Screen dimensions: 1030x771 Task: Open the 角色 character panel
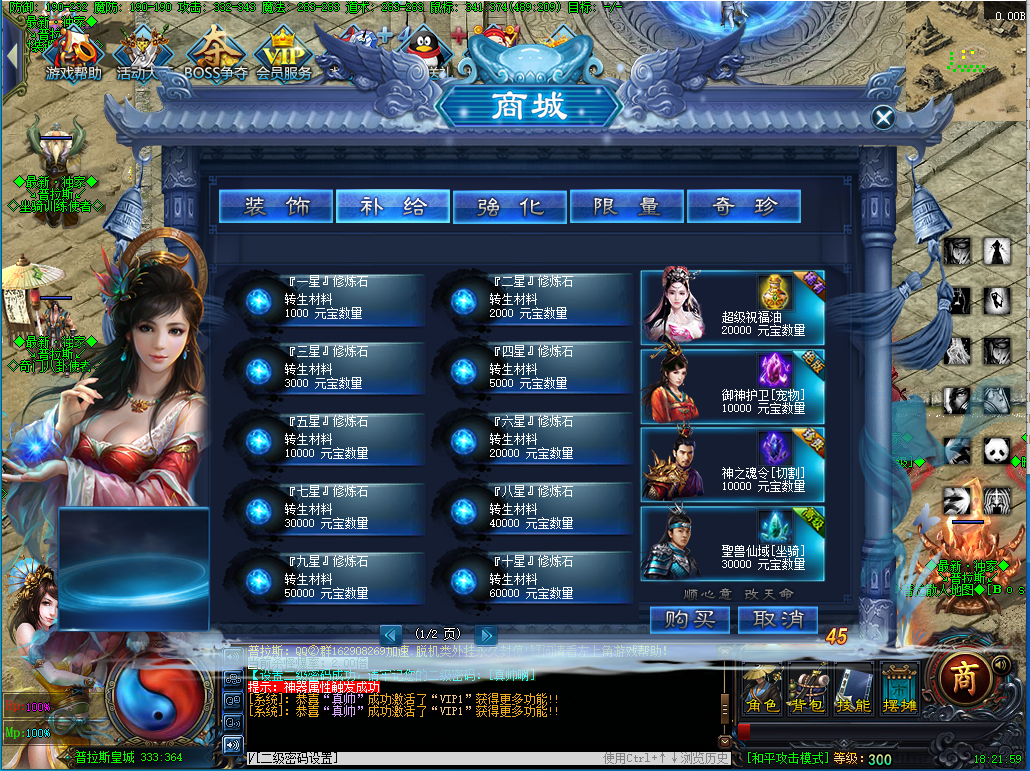tap(763, 688)
